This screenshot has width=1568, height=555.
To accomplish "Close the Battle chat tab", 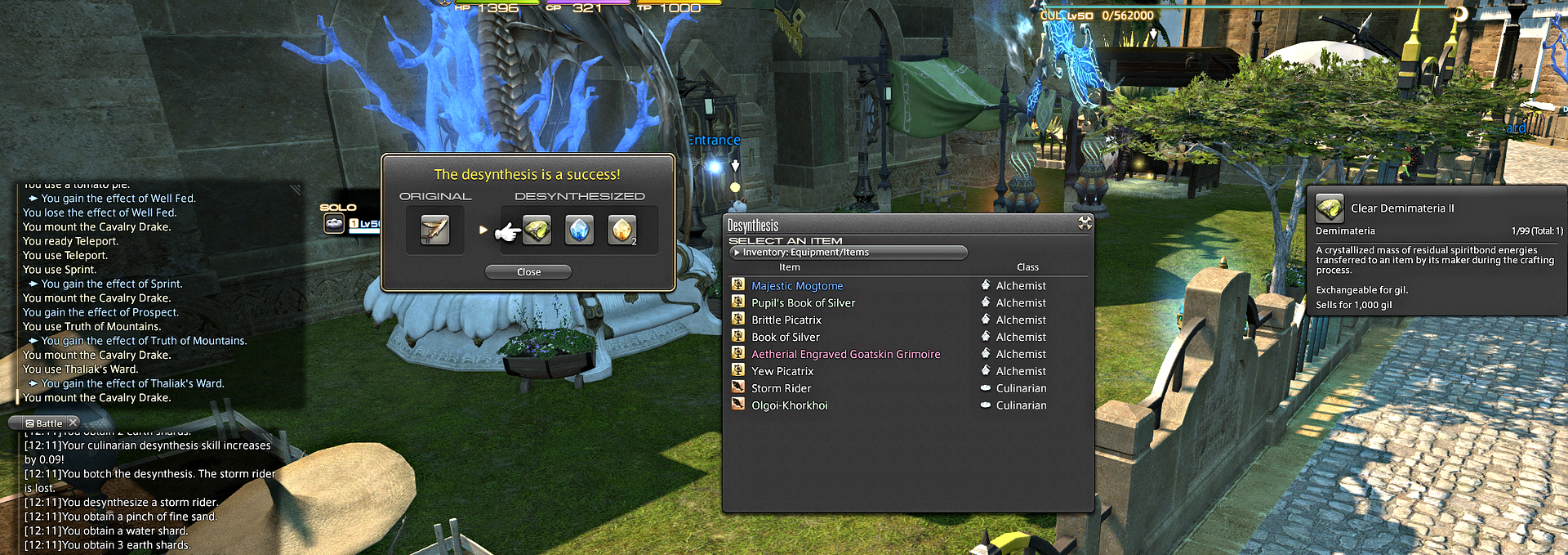I will pos(73,423).
